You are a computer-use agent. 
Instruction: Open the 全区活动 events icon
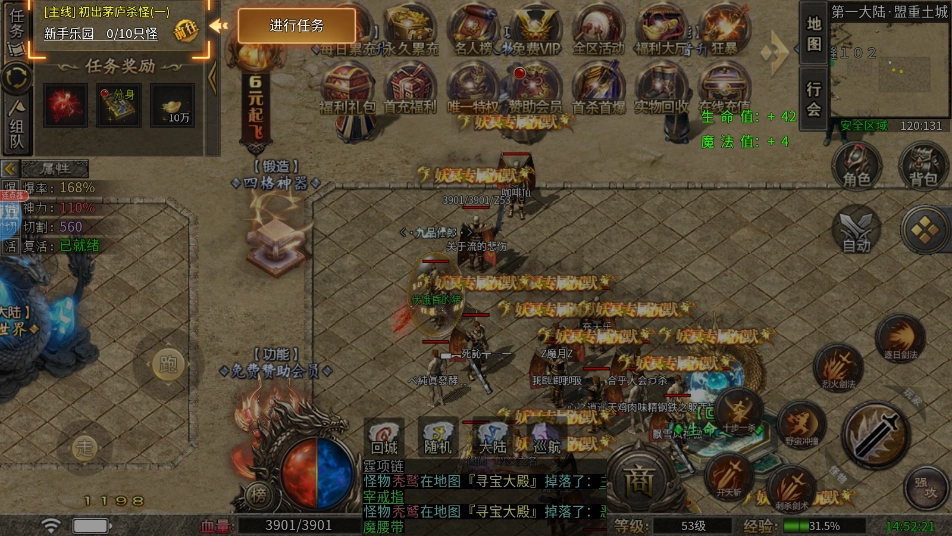point(599,27)
